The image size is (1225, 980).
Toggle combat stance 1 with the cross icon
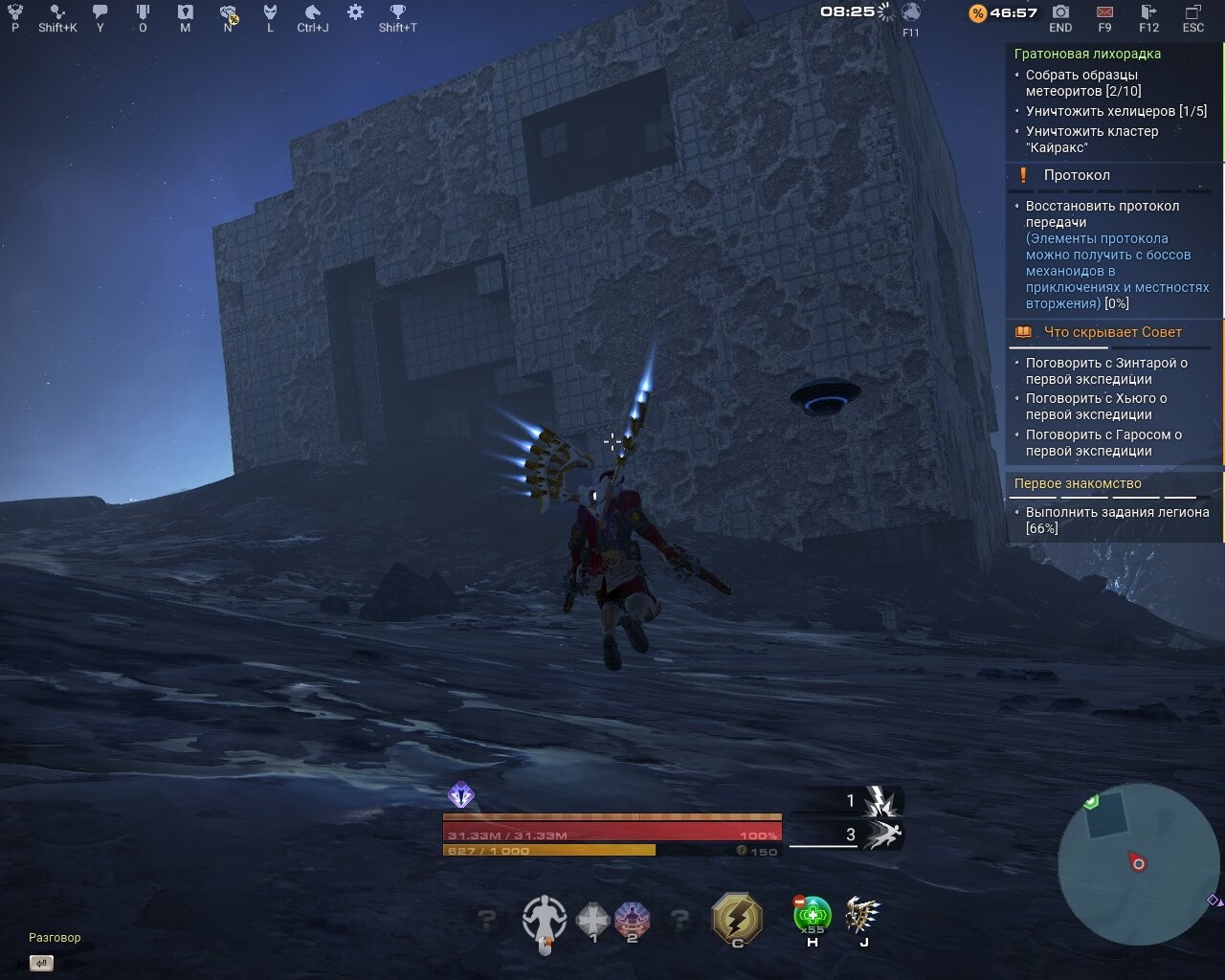click(x=592, y=919)
